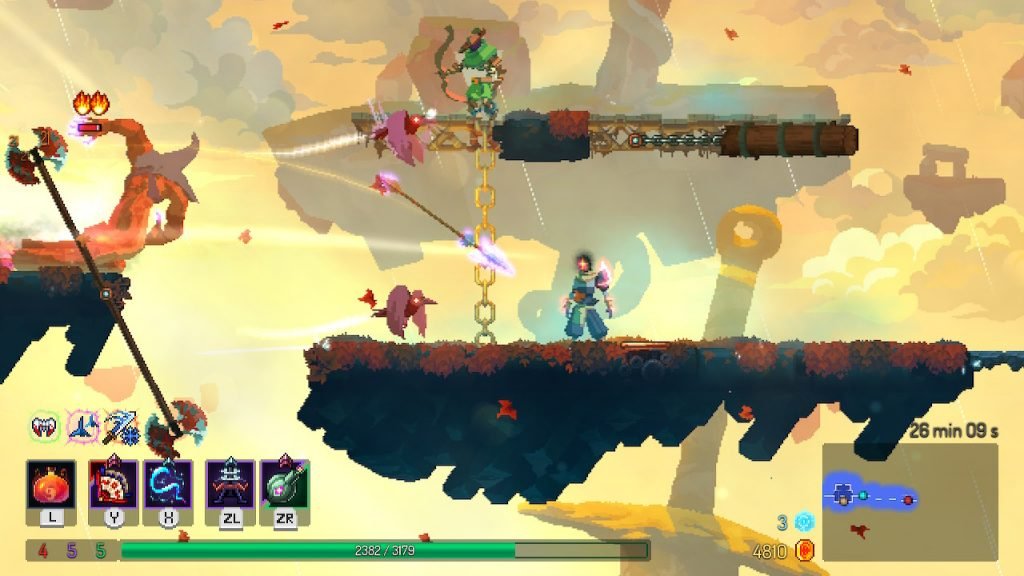Click the blue cells currency icon

point(804,522)
